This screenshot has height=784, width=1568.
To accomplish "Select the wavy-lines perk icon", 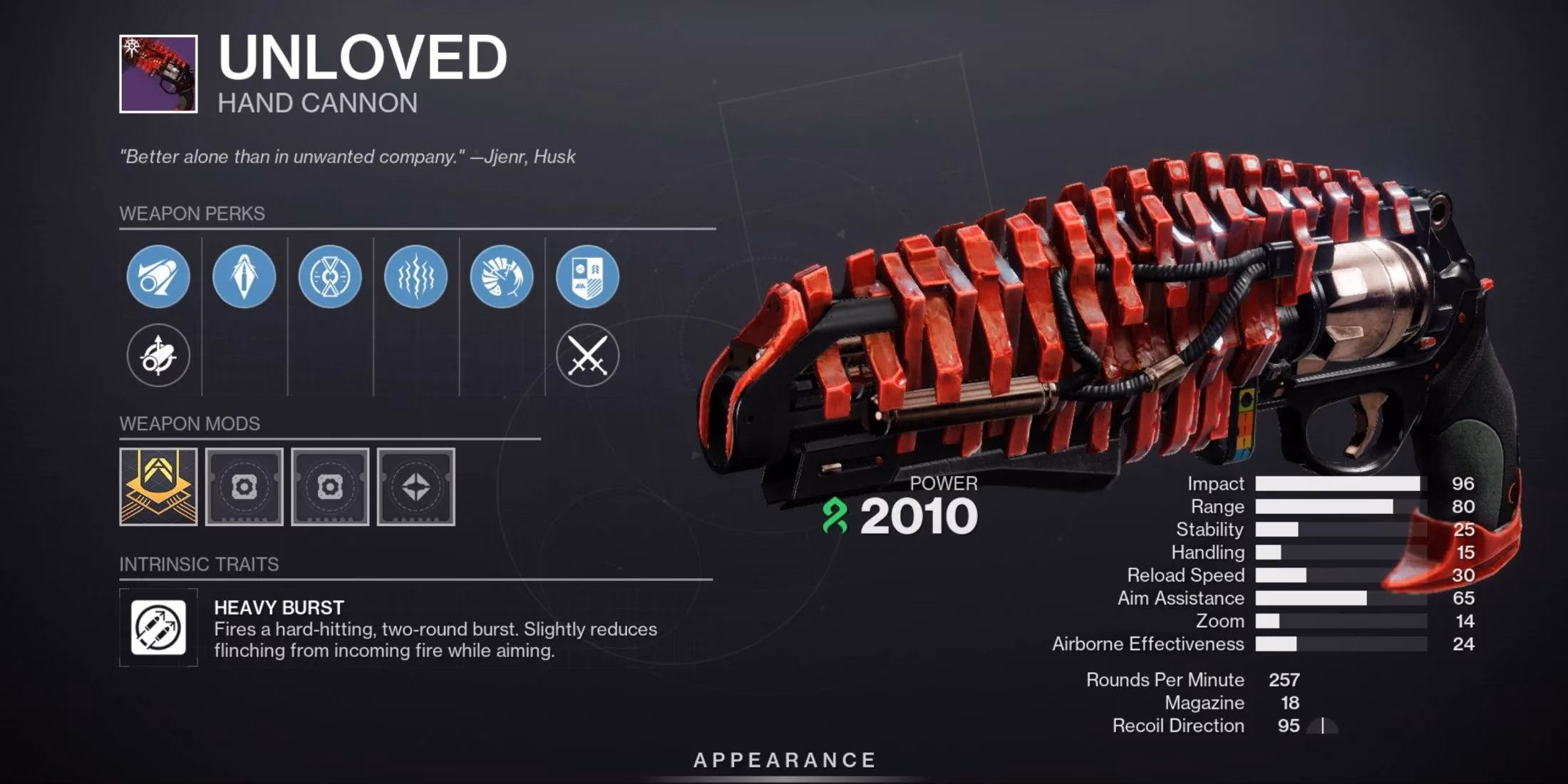I will tap(417, 277).
